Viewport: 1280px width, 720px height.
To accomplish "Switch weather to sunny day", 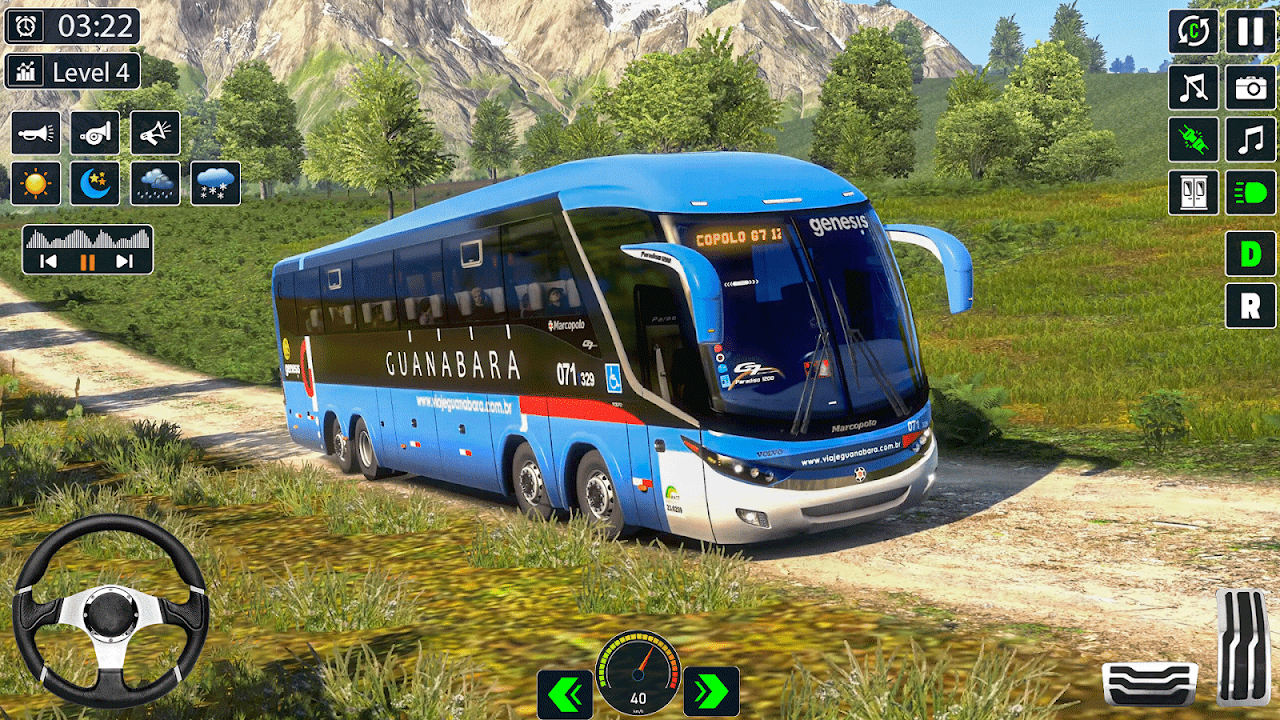I will coord(36,183).
